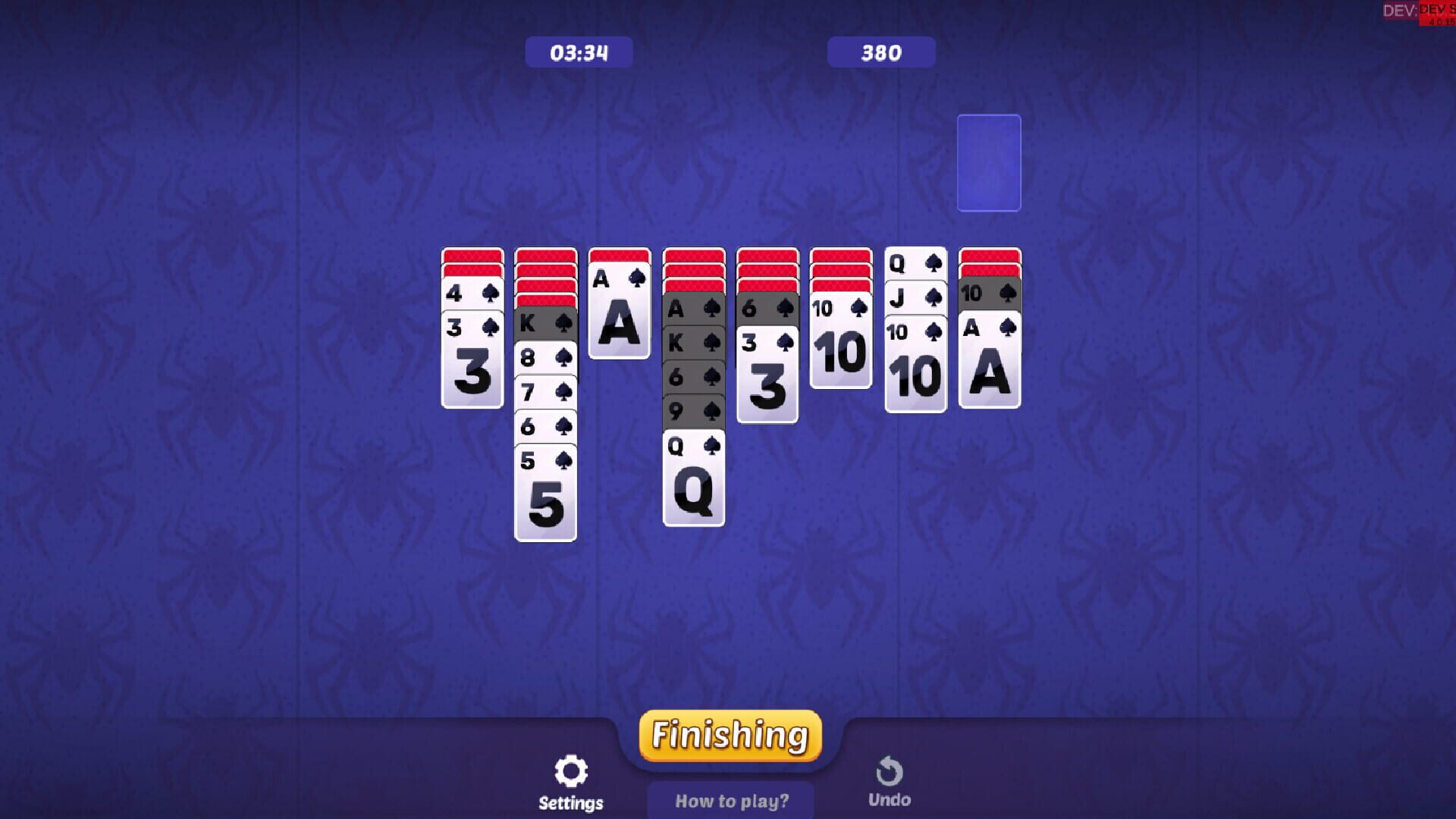The width and height of the screenshot is (1456, 819).
Task: Click the empty stock pile slot
Action: [989, 162]
